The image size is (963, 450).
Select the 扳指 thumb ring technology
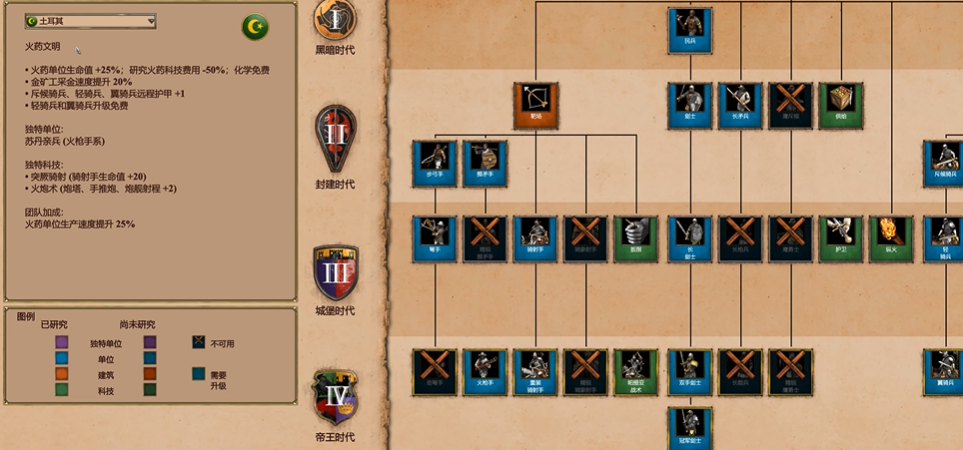point(637,239)
